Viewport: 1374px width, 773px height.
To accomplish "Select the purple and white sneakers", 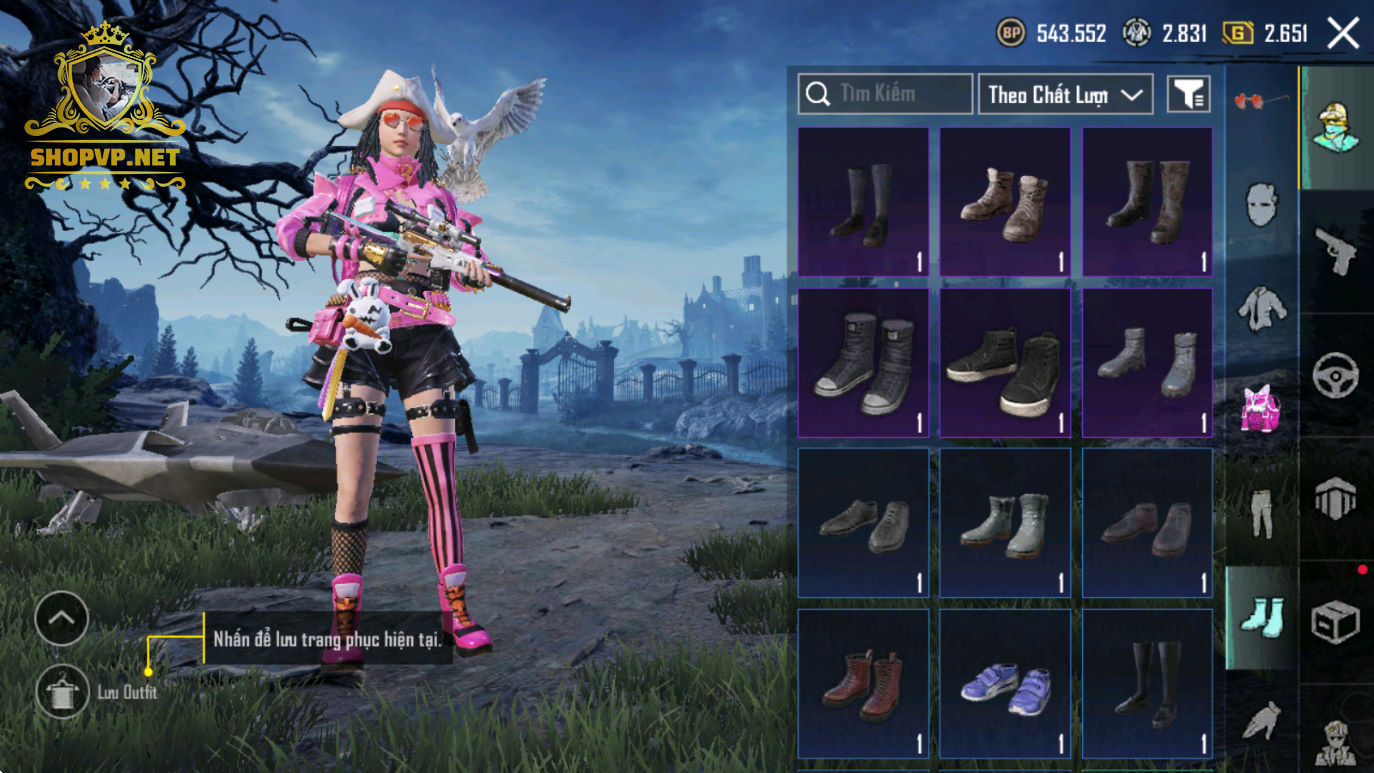I will point(1005,684).
